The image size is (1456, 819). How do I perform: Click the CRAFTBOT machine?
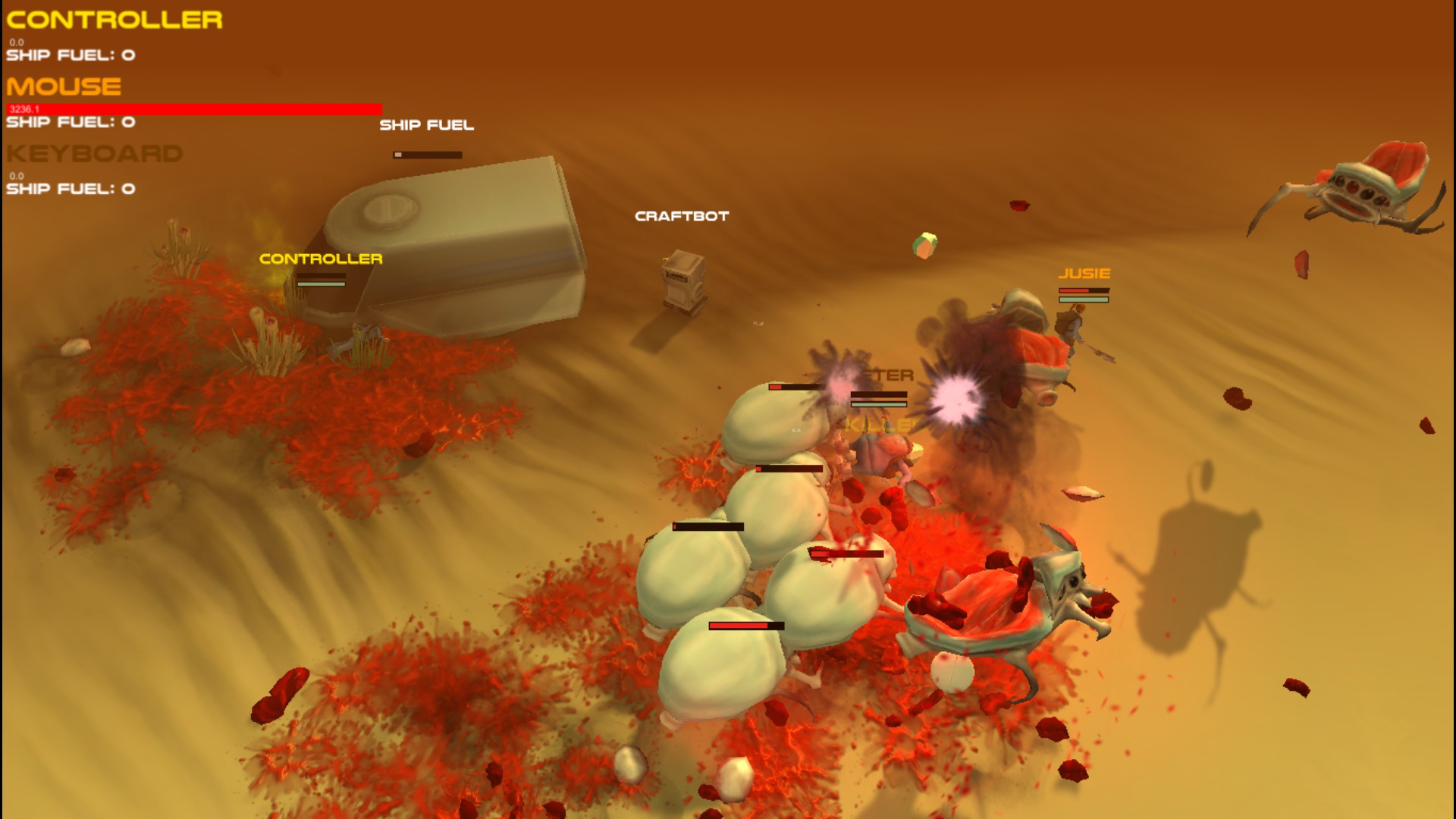[x=683, y=284]
